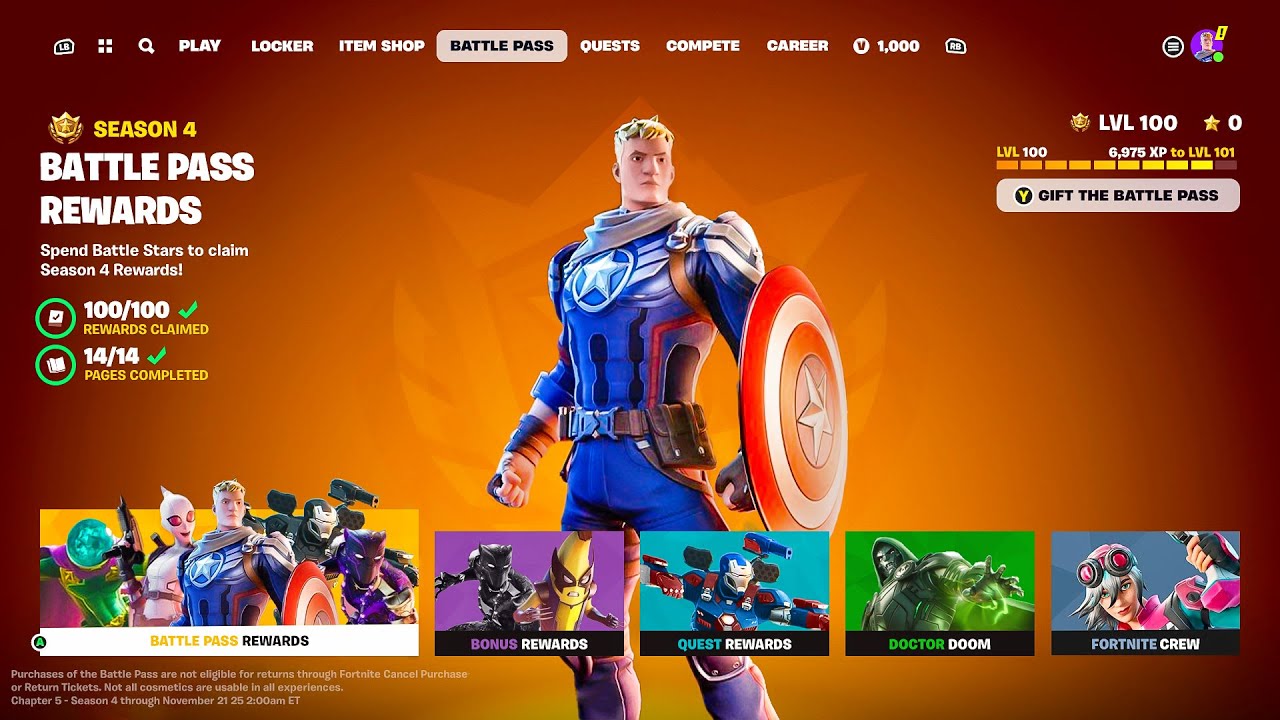
Task: Switch to the Item Shop tab
Action: pos(381,46)
